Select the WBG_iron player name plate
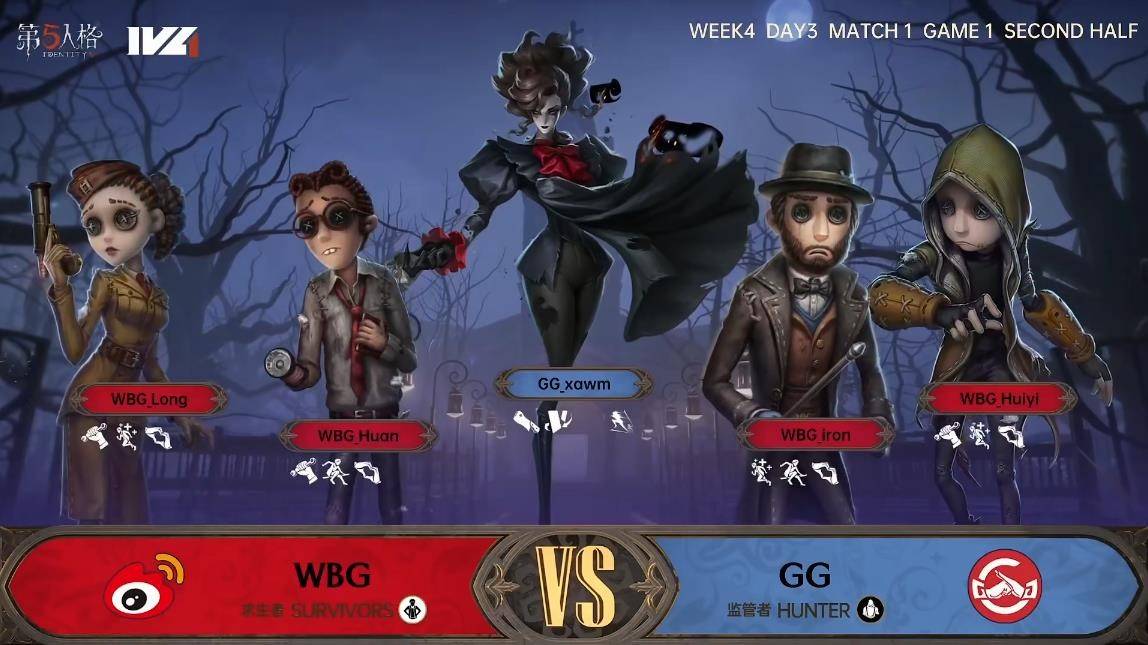Screen dimensions: 1148x645 [815, 434]
